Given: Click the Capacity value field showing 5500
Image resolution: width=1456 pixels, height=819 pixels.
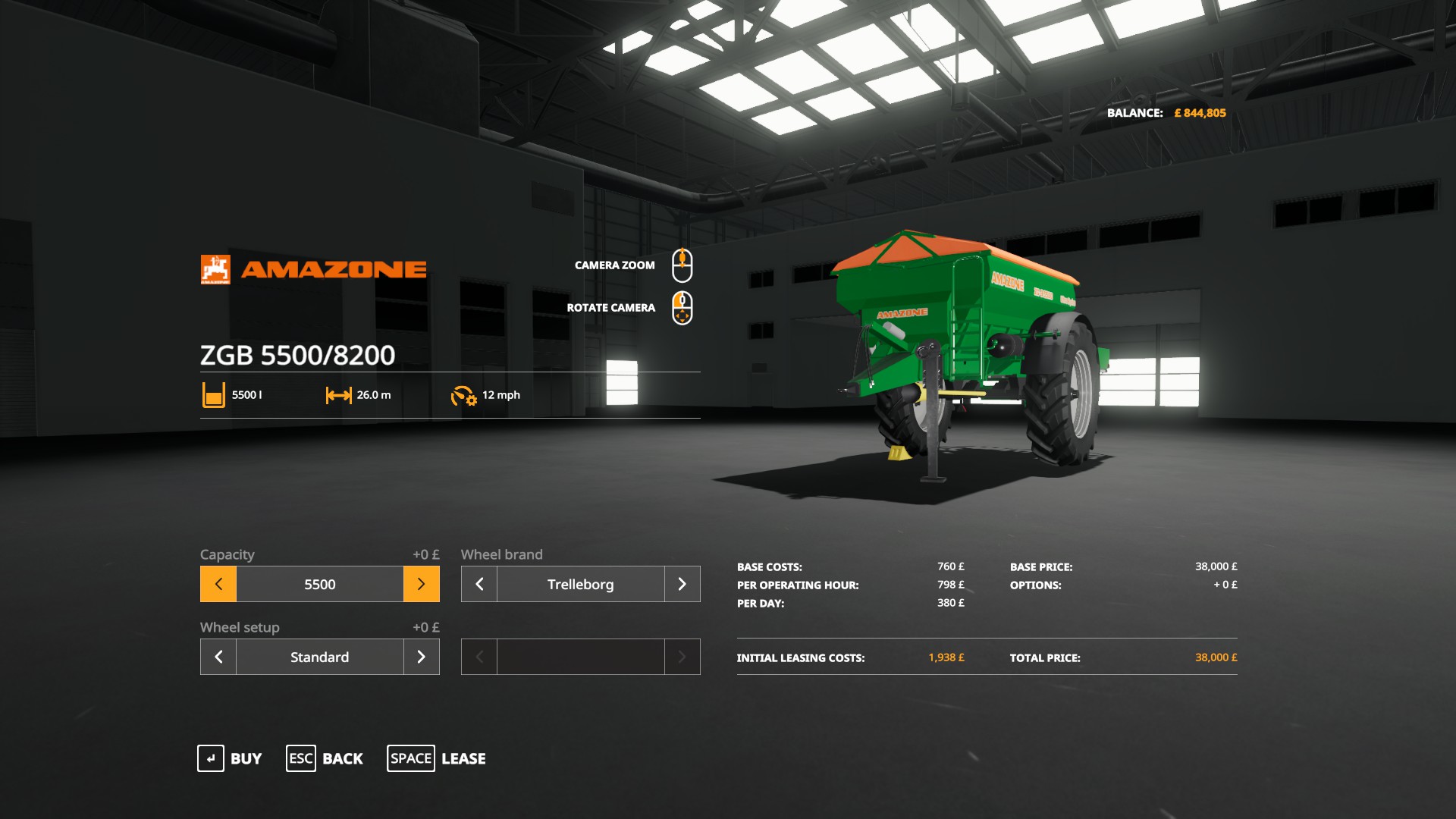Looking at the screenshot, I should click(320, 584).
